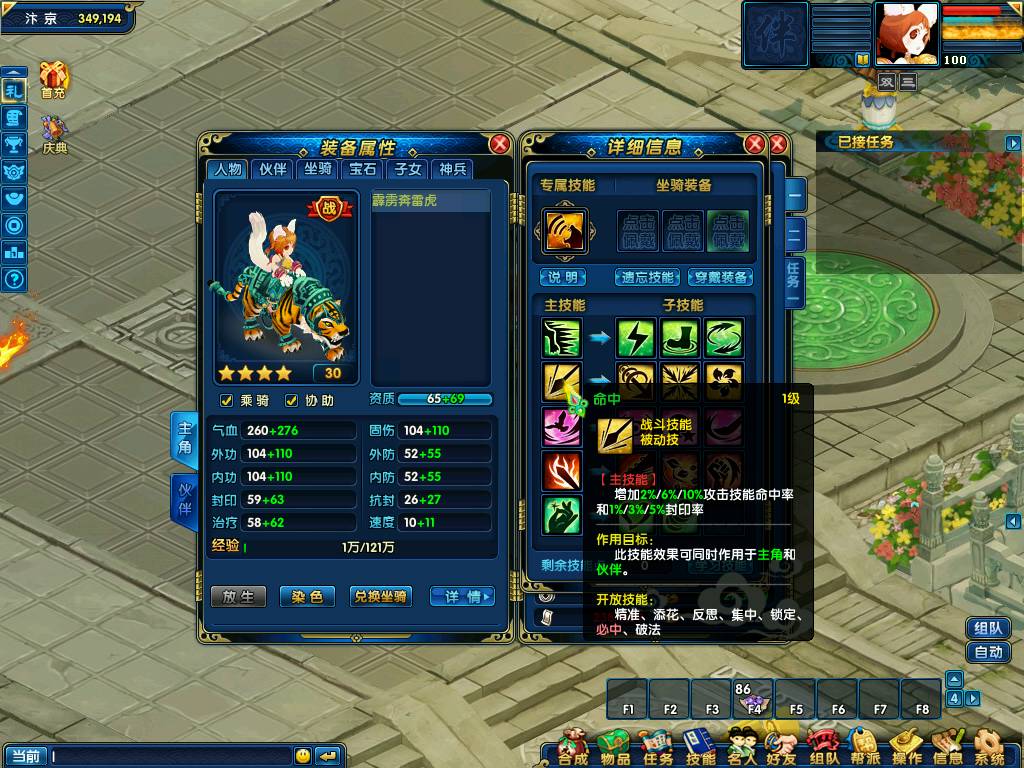The height and width of the screenshot is (768, 1024).
Task: Use the item in the F4 hotbar slot
Action: pos(754,697)
